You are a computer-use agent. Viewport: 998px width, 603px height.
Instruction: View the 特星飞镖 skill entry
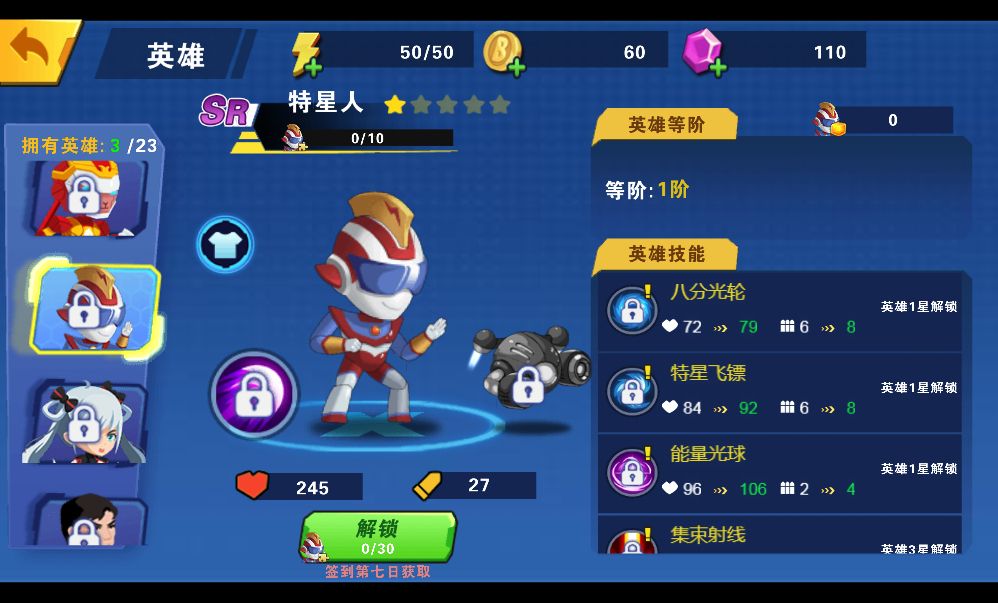pos(780,391)
